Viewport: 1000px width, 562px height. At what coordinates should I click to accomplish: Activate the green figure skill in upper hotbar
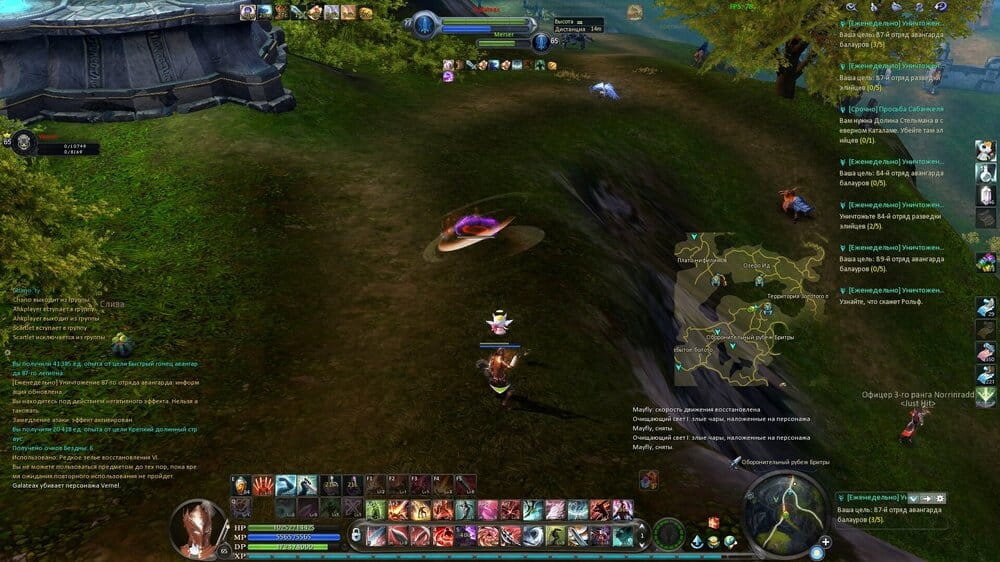[x=376, y=511]
